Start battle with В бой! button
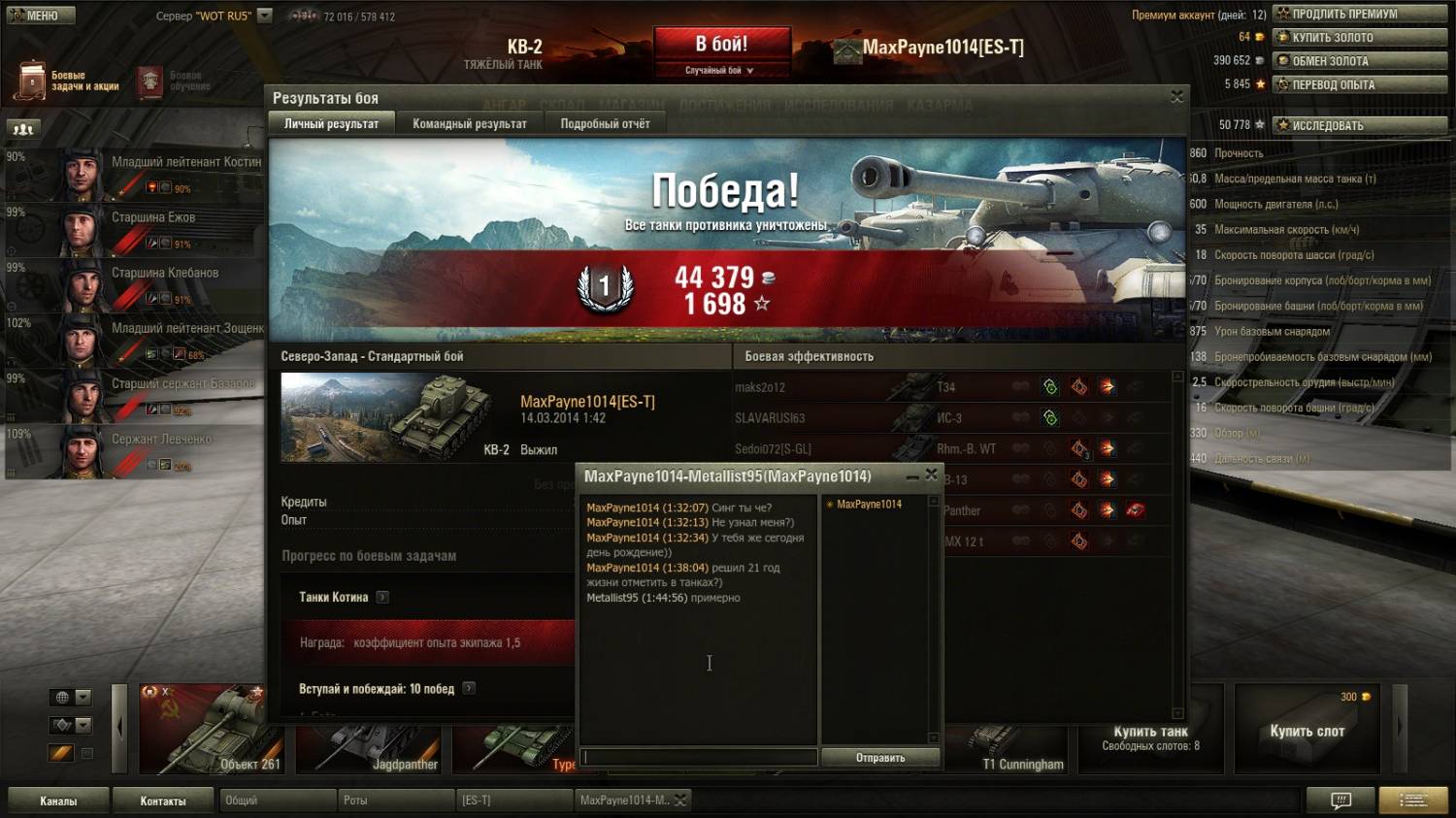Screen dimensions: 1456x818 (721, 46)
